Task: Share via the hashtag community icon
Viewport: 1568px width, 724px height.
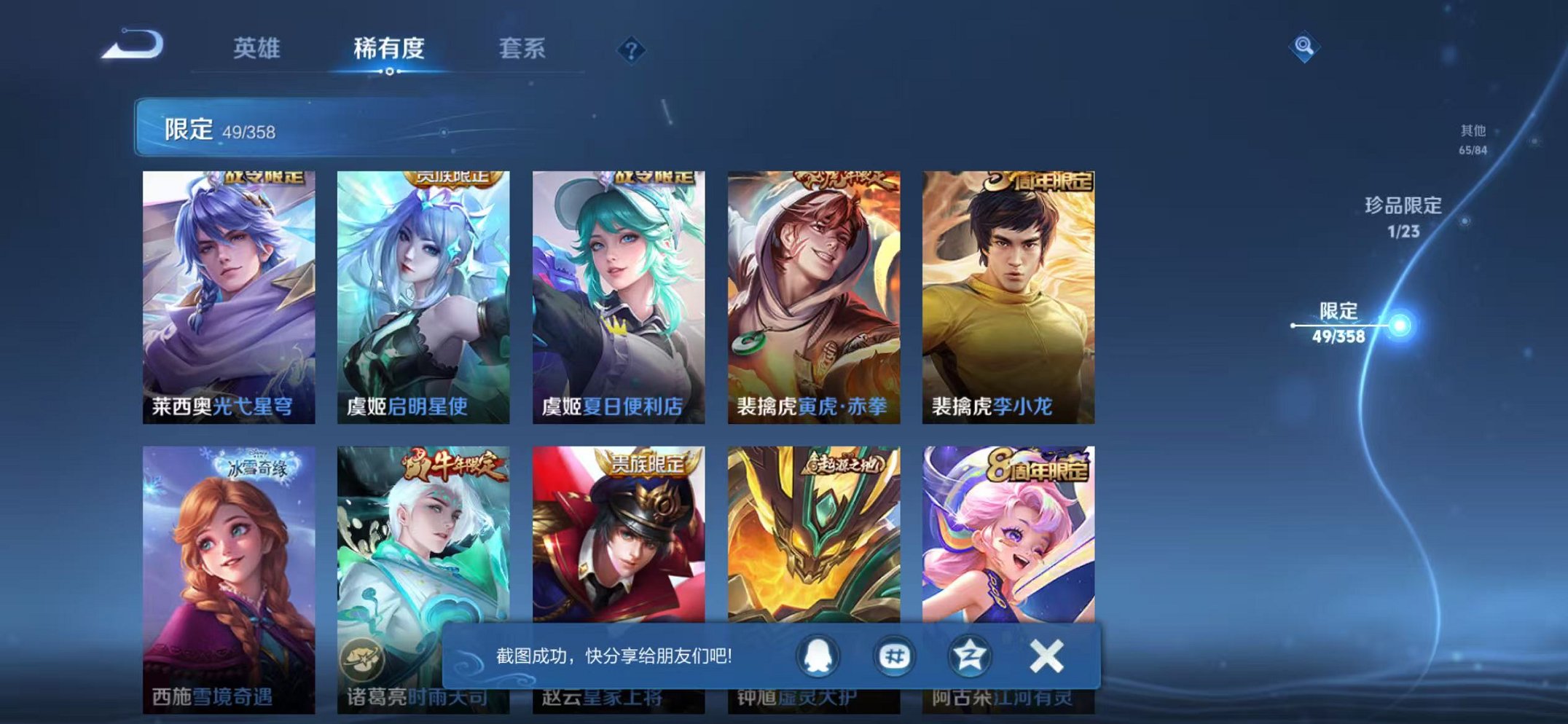Action: [897, 656]
